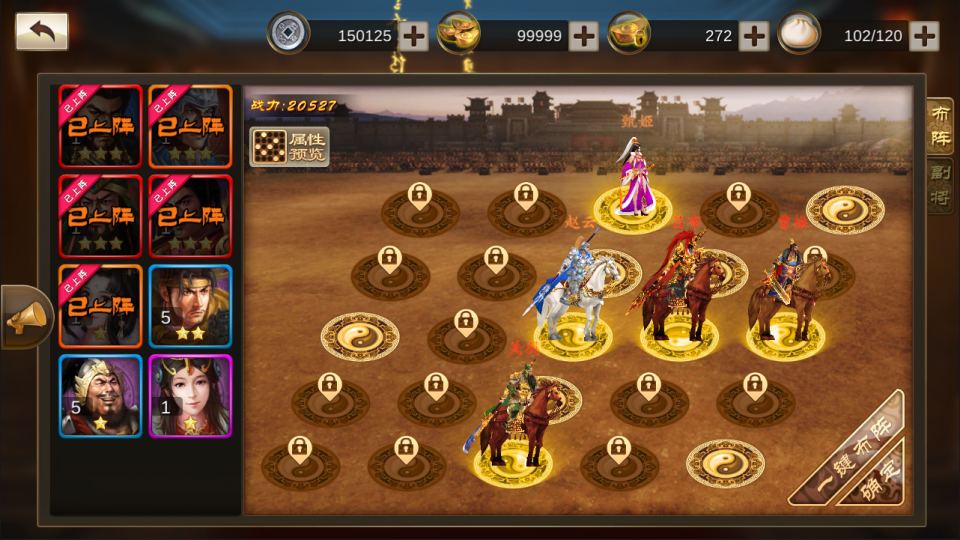This screenshot has height=540, width=960.
Task: Switch to the 副将 lieutenant tab
Action: (x=940, y=186)
